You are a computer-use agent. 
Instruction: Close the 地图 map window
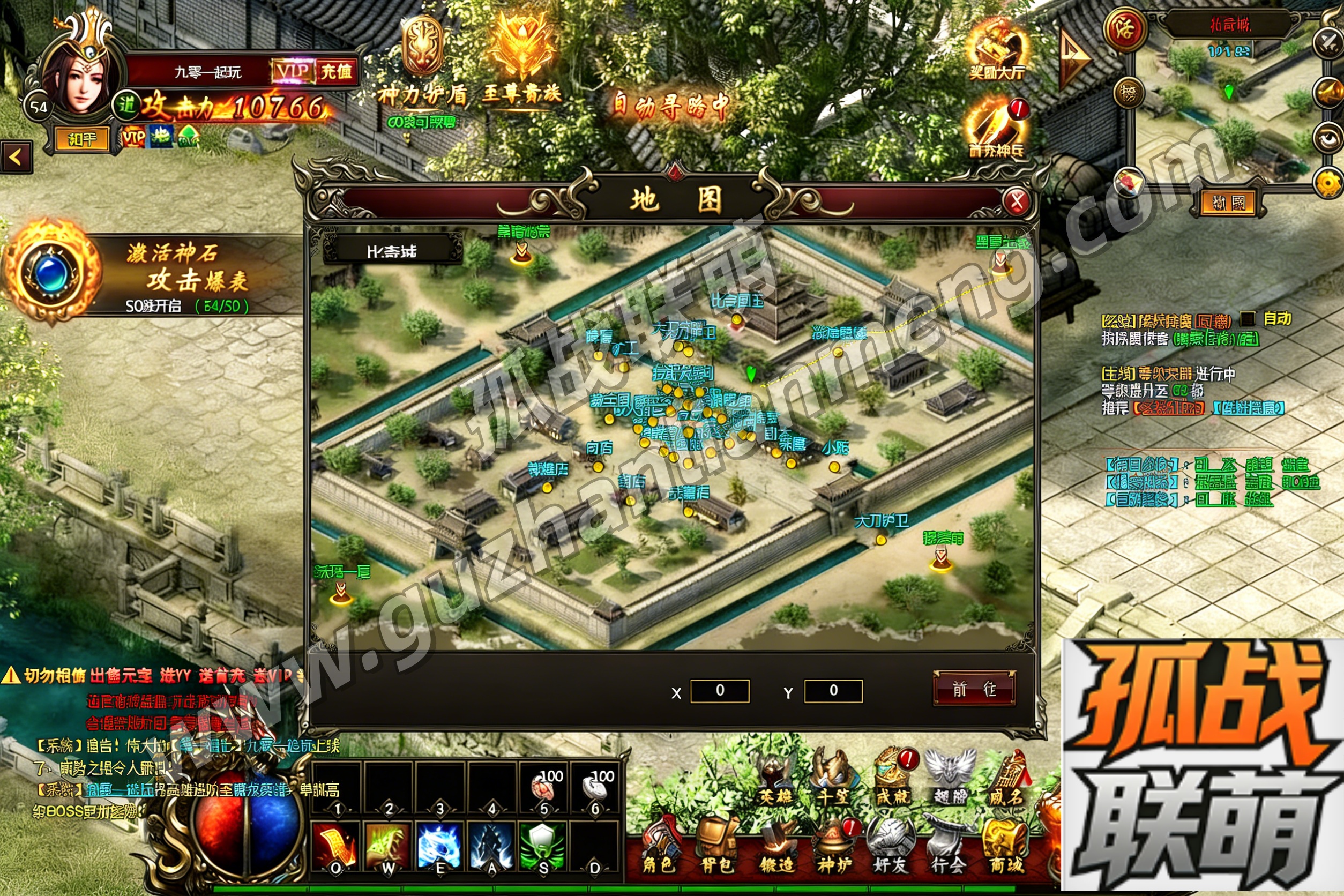coord(1016,201)
